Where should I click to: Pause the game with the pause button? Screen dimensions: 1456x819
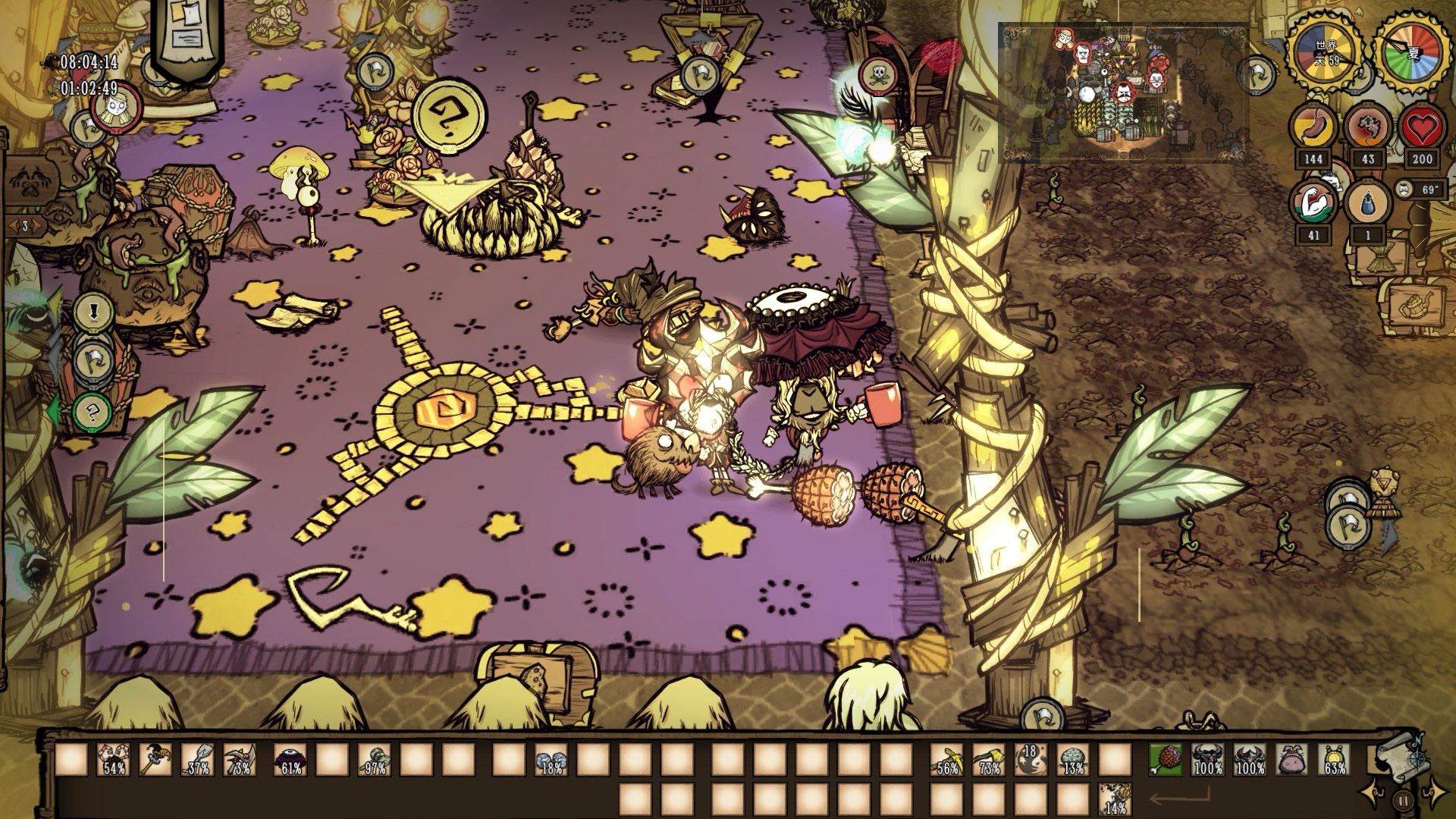point(1403,800)
